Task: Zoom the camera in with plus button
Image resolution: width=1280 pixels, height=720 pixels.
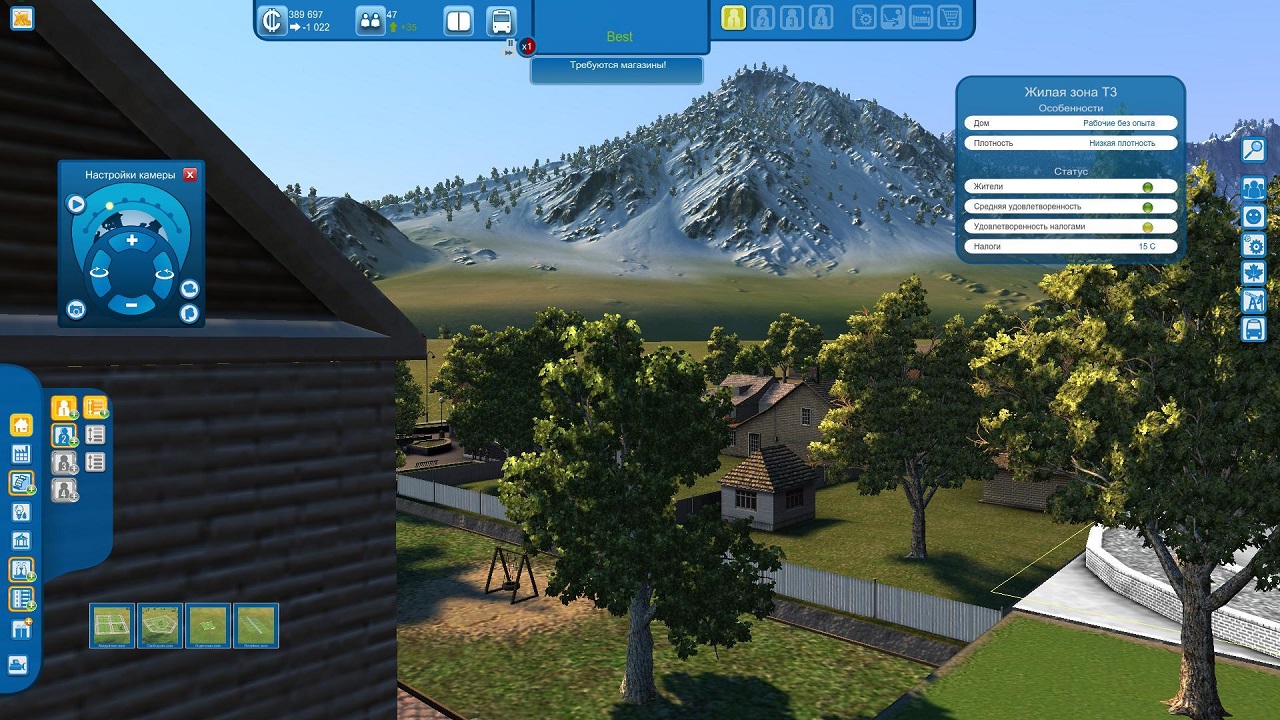Action: click(132, 241)
